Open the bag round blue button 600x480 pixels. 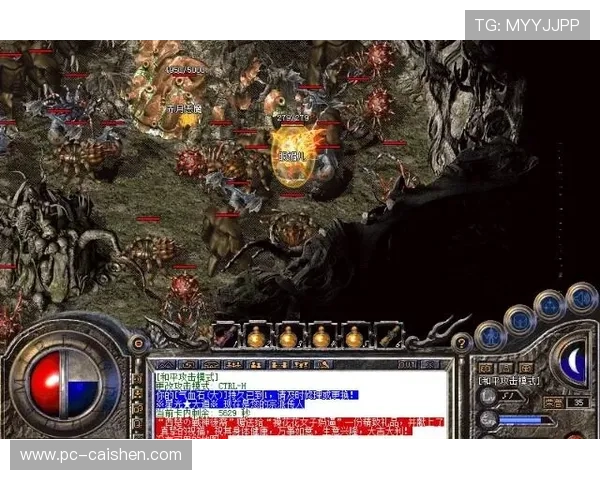click(x=518, y=320)
